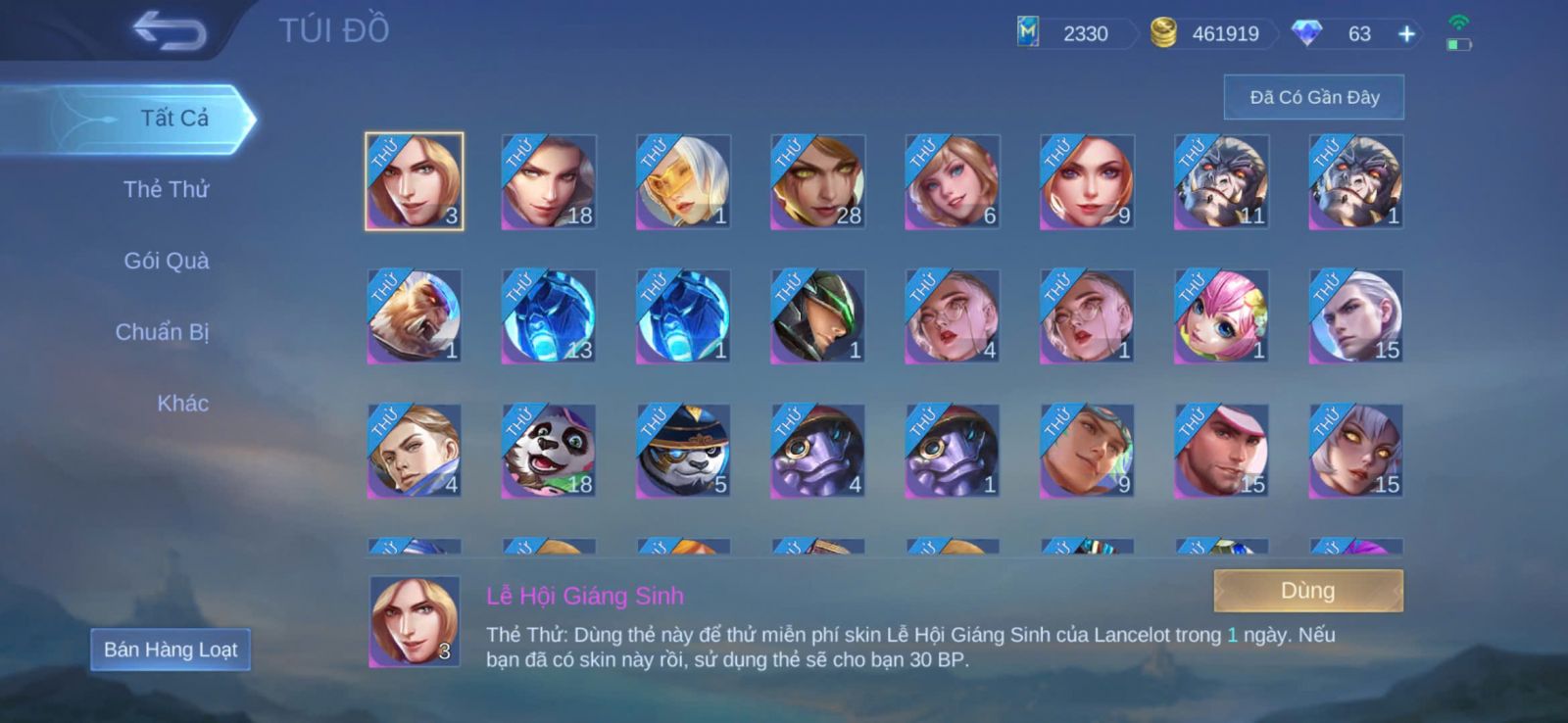Pick the pink-haired flower girl trial card
The width and height of the screenshot is (1568, 723).
tap(1221, 316)
